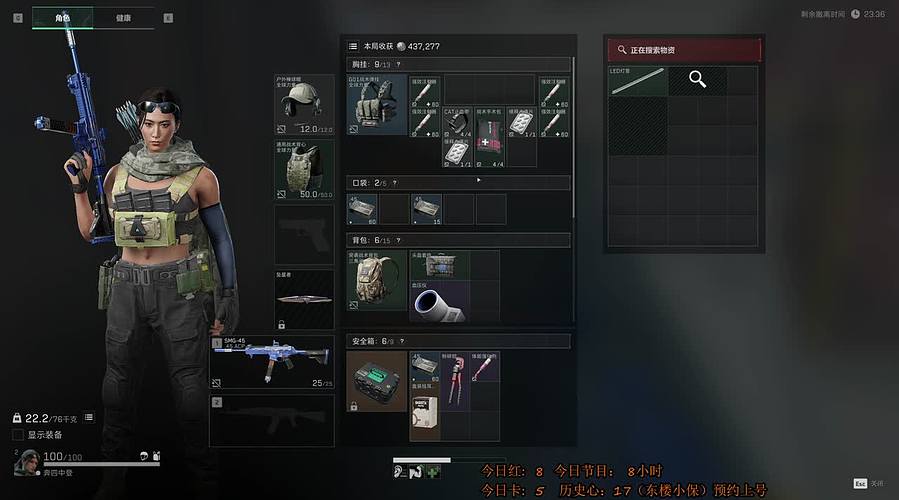Select the body armor slot

[x=303, y=170]
